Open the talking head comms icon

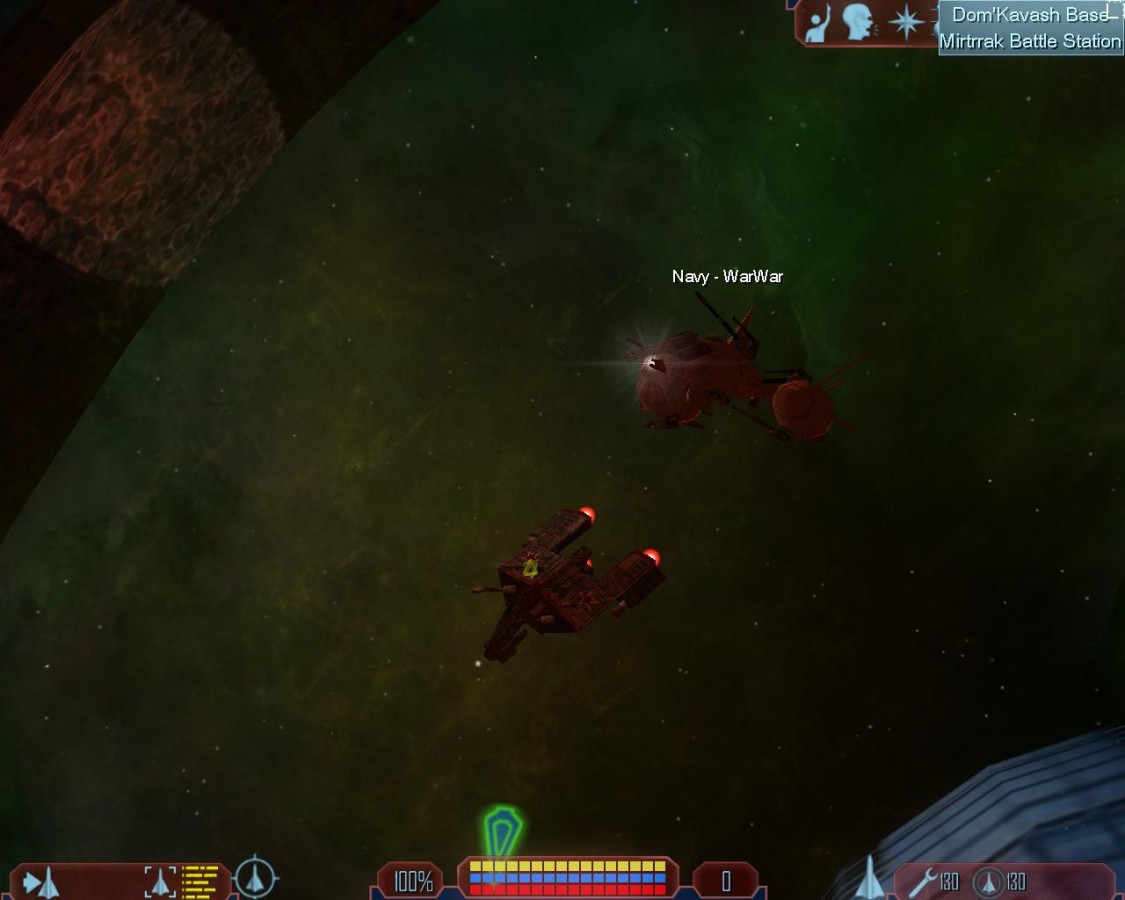[x=858, y=23]
